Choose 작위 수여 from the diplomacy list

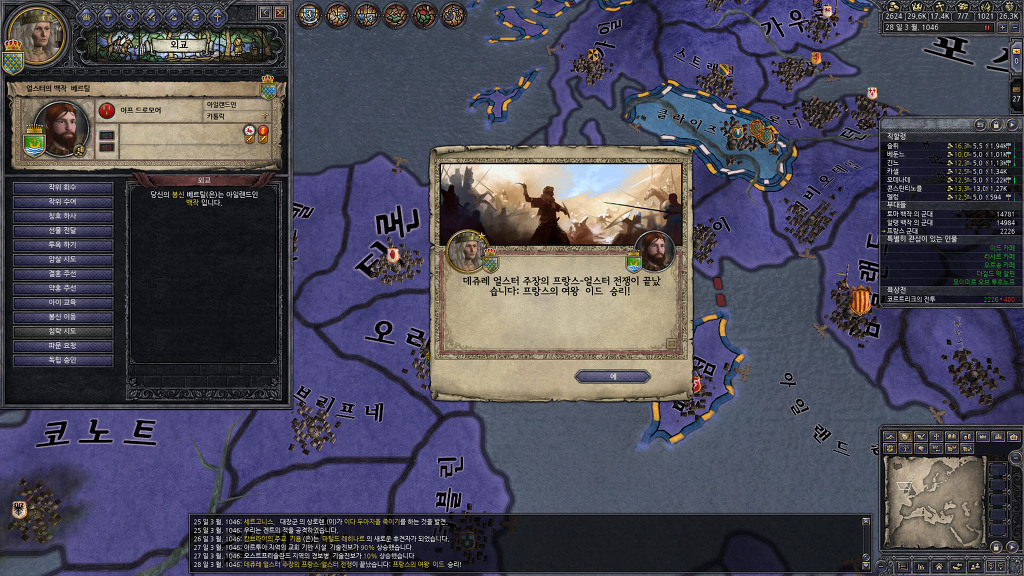(63, 201)
